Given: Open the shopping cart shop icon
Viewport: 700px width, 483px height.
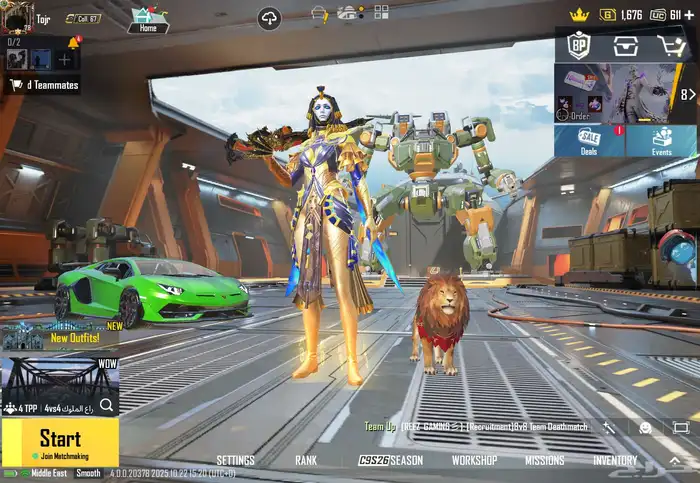Looking at the screenshot, I should [x=671, y=46].
